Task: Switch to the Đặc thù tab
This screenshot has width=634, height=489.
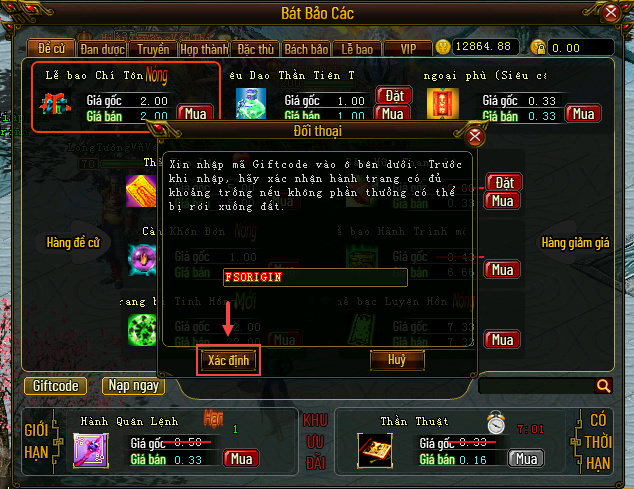Action: coord(254,48)
